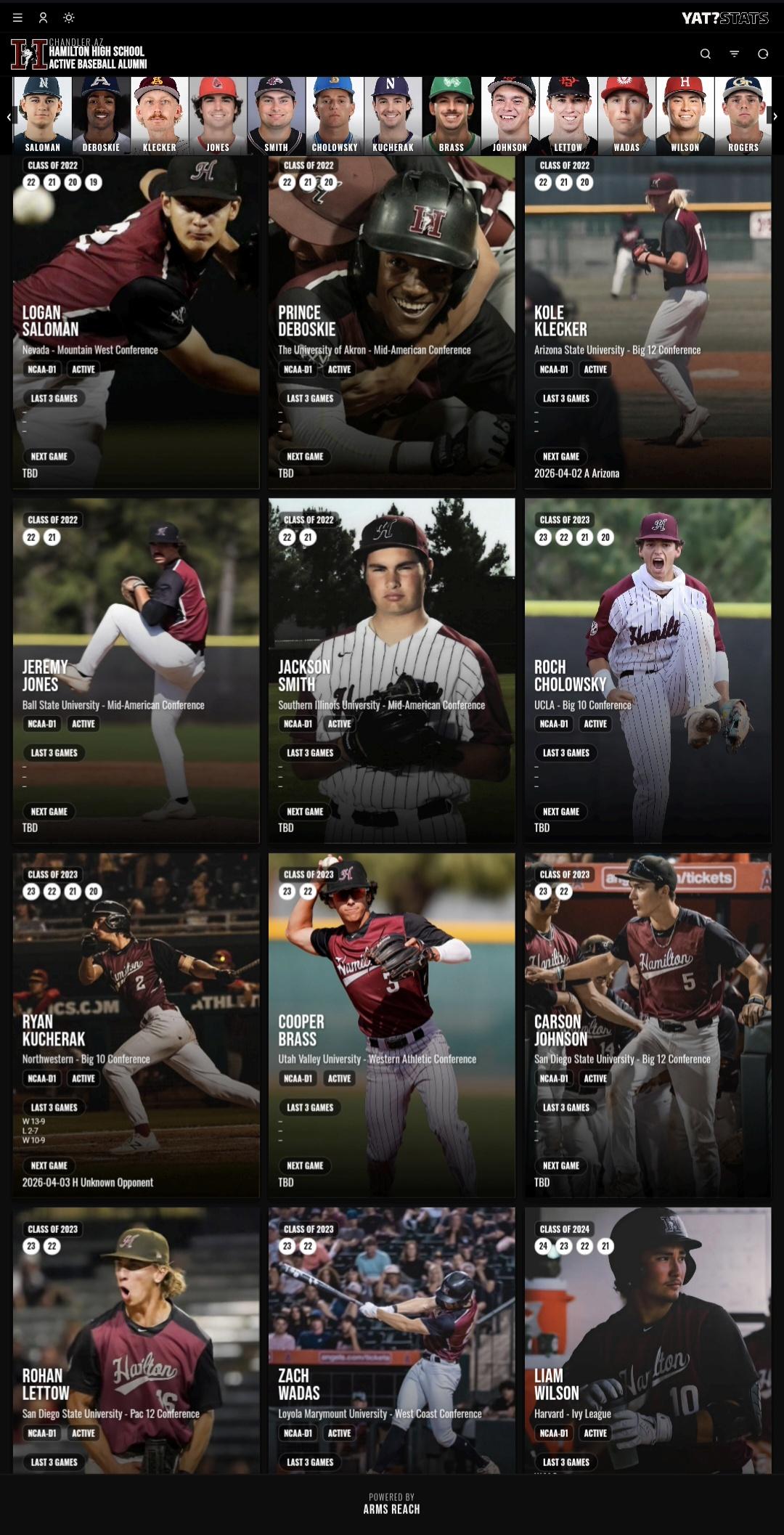Visit the YAT?STATS logo link

(x=724, y=18)
